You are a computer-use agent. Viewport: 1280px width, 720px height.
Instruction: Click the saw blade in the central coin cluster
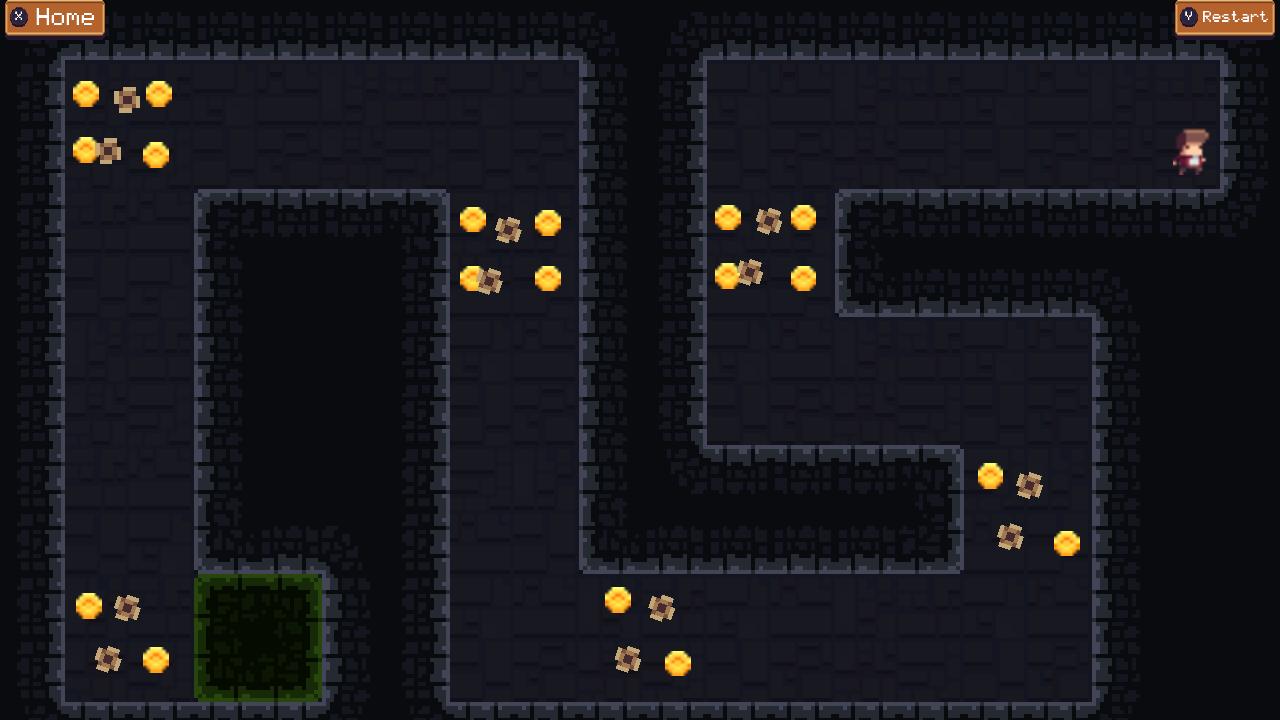(508, 231)
